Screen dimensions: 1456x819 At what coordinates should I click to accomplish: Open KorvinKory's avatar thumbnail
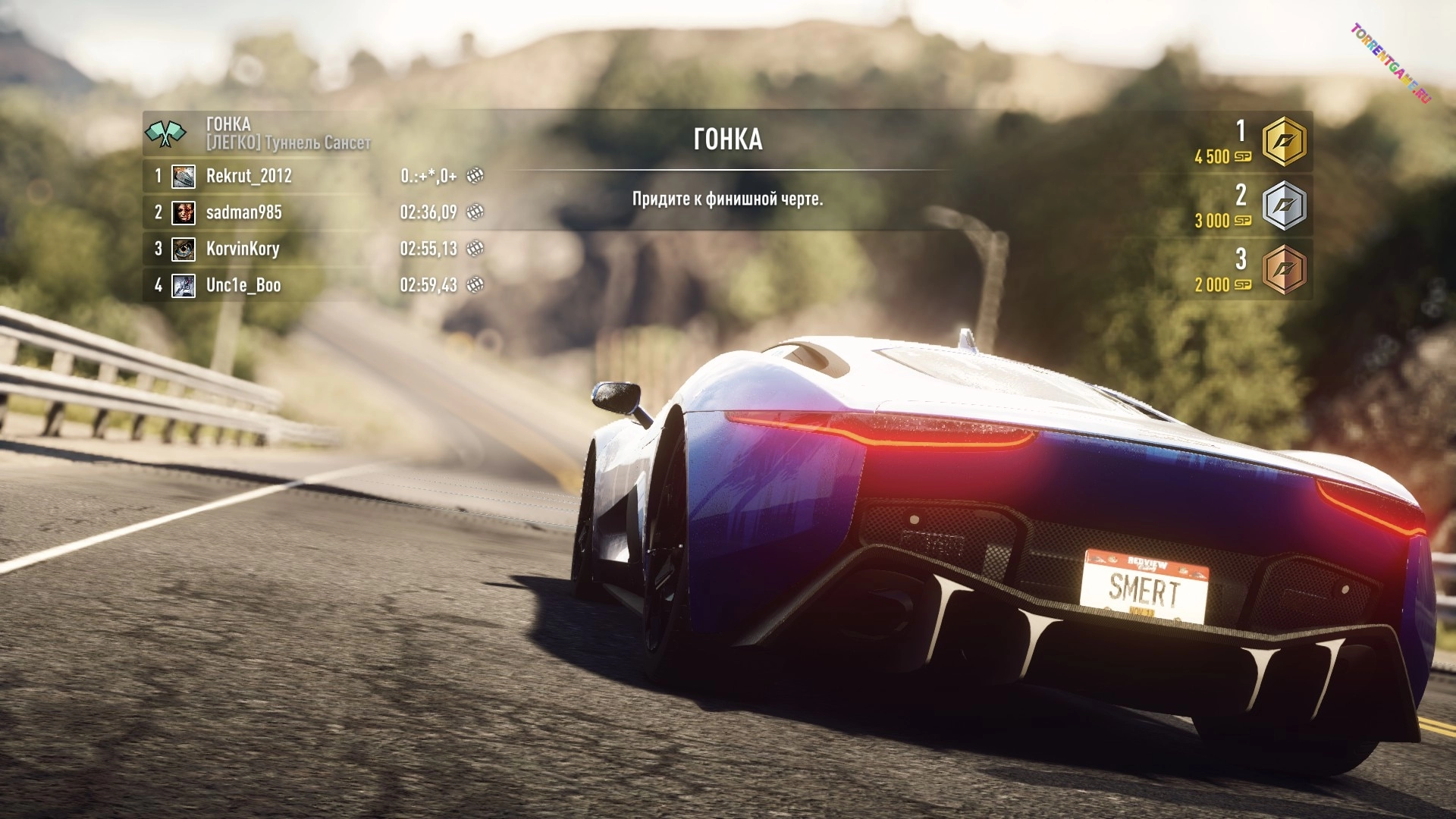[184, 249]
